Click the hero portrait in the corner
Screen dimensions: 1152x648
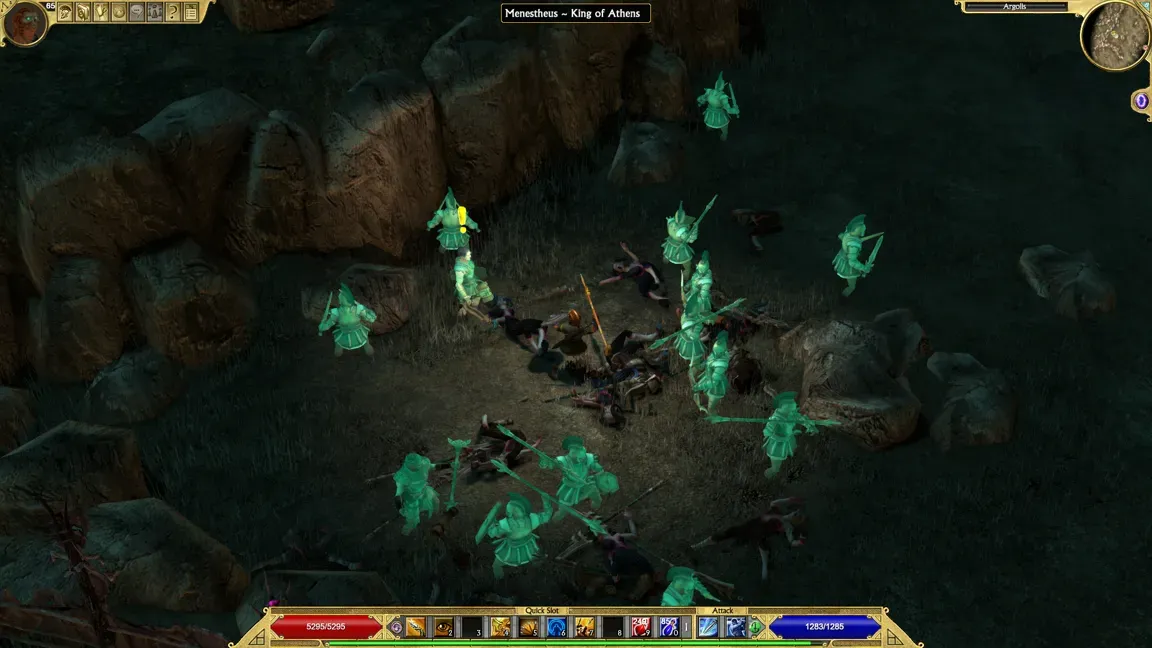pos(24,22)
